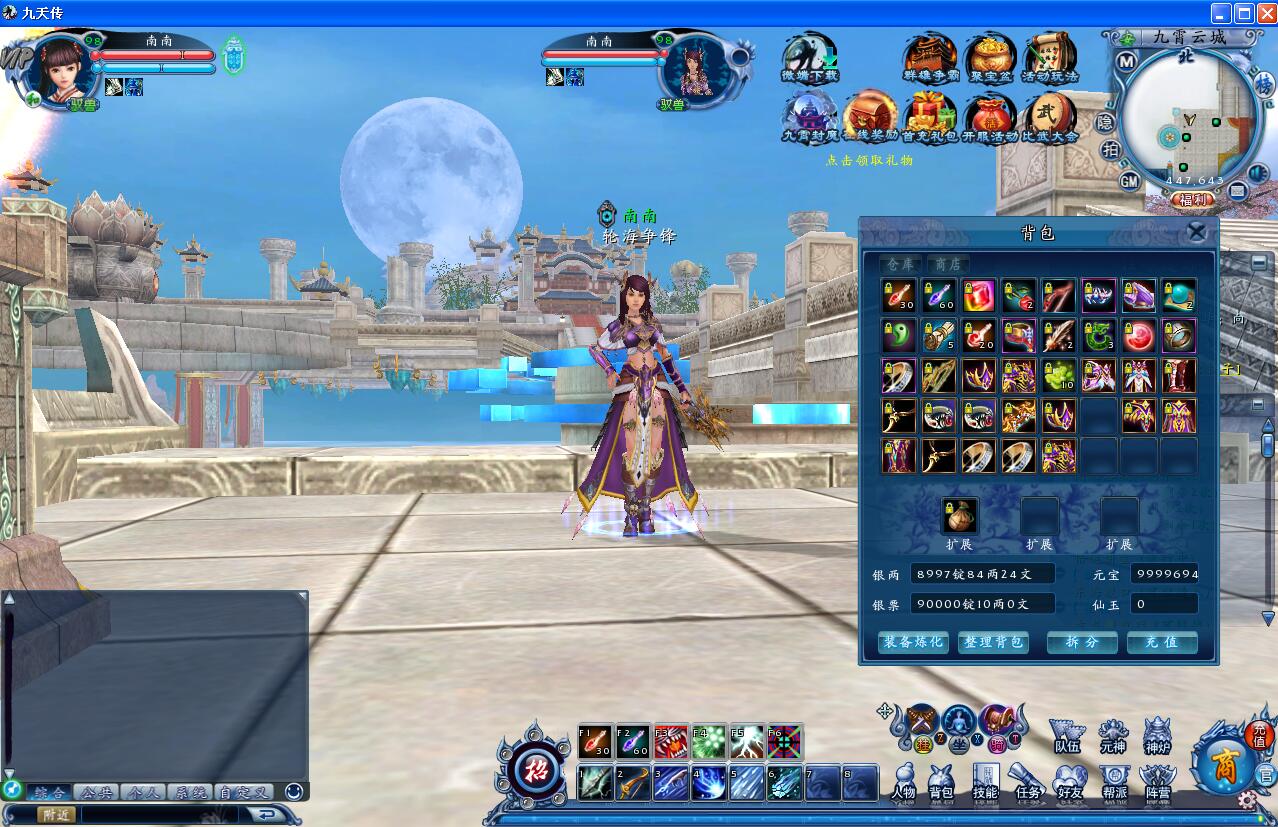The image size is (1278, 827).
Task: Click the 装备炼化 equipment refining button
Action: [x=912, y=642]
